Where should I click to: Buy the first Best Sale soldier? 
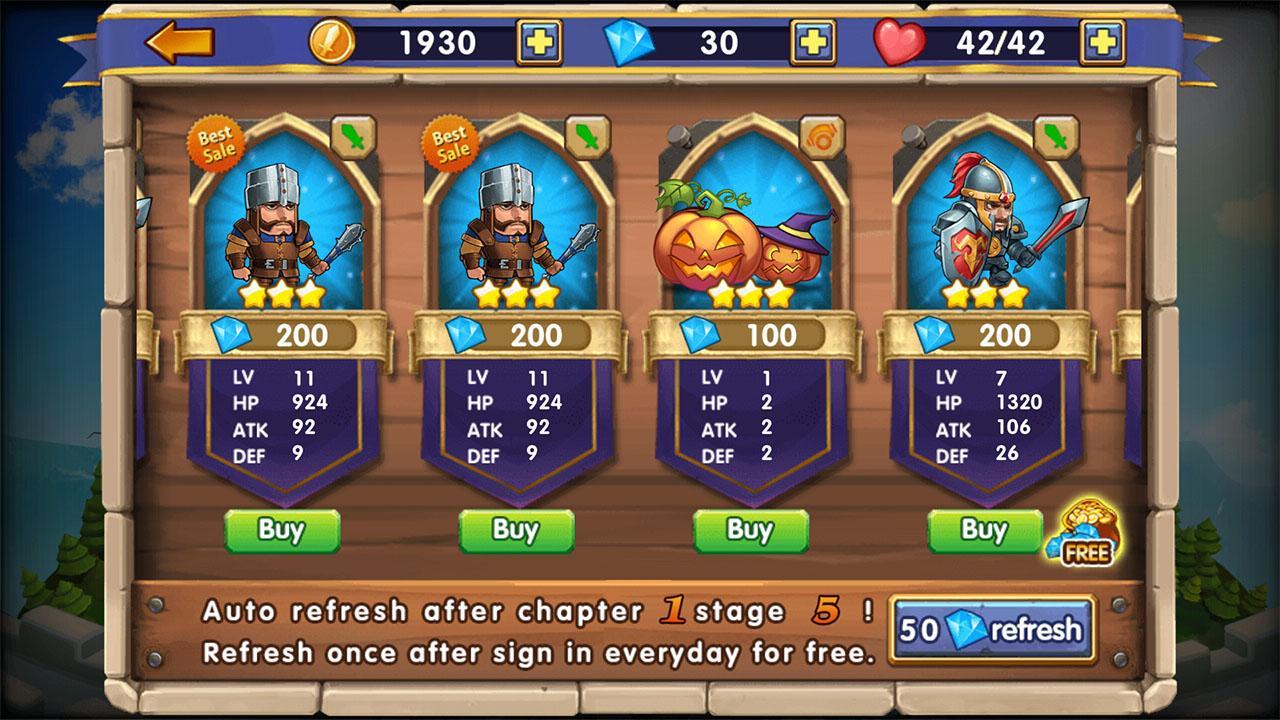tap(283, 532)
